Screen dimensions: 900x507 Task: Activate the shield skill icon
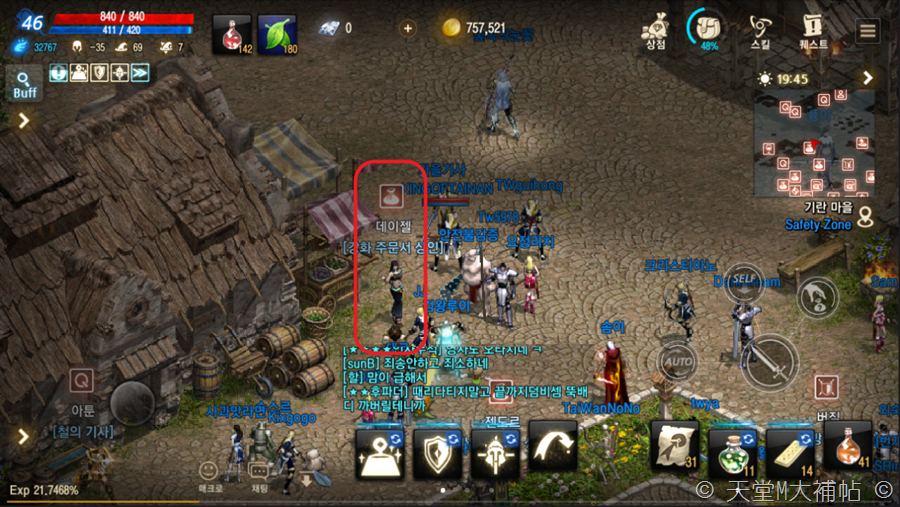tap(437, 451)
